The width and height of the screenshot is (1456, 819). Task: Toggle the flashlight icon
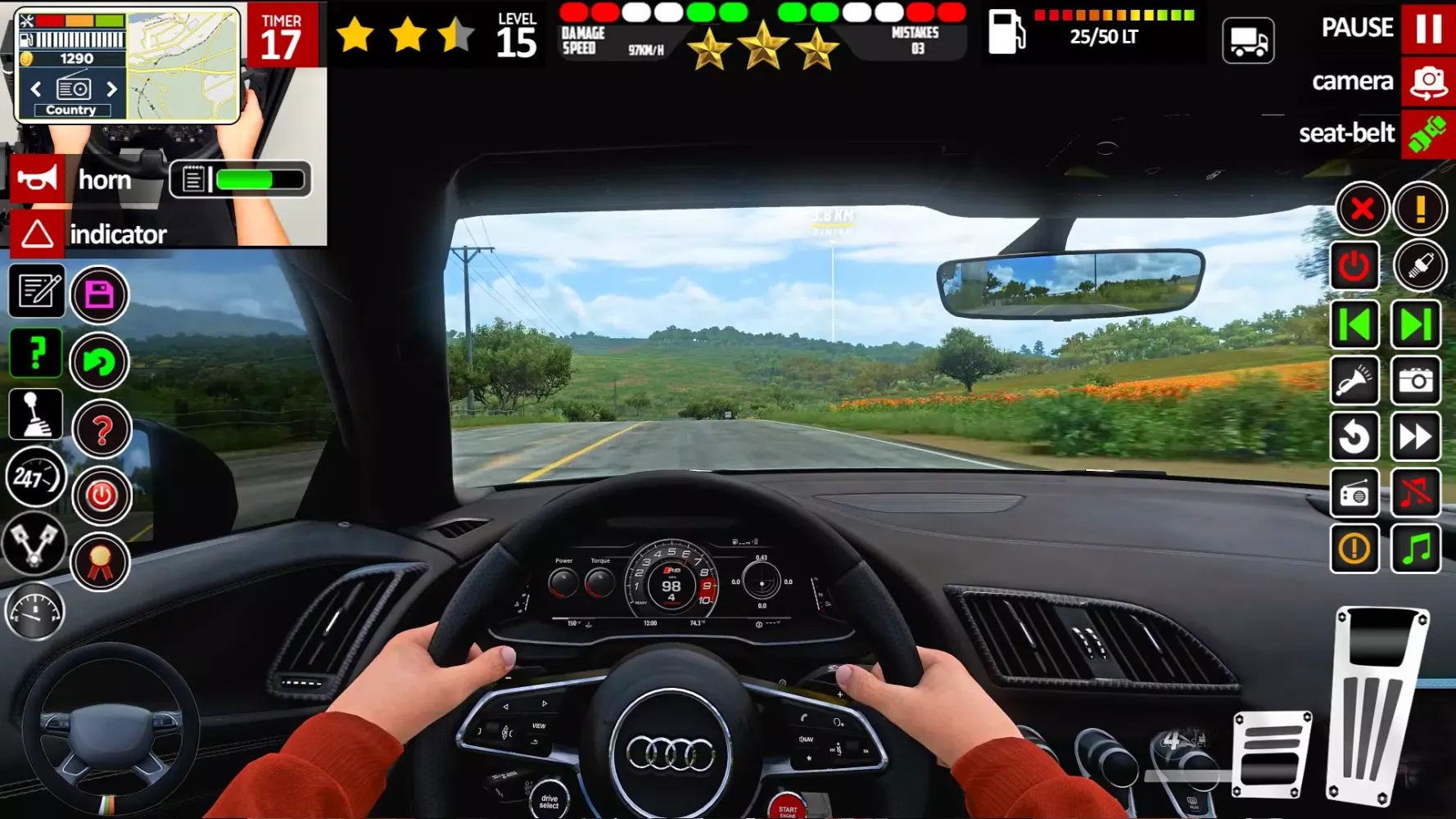pos(1354,381)
